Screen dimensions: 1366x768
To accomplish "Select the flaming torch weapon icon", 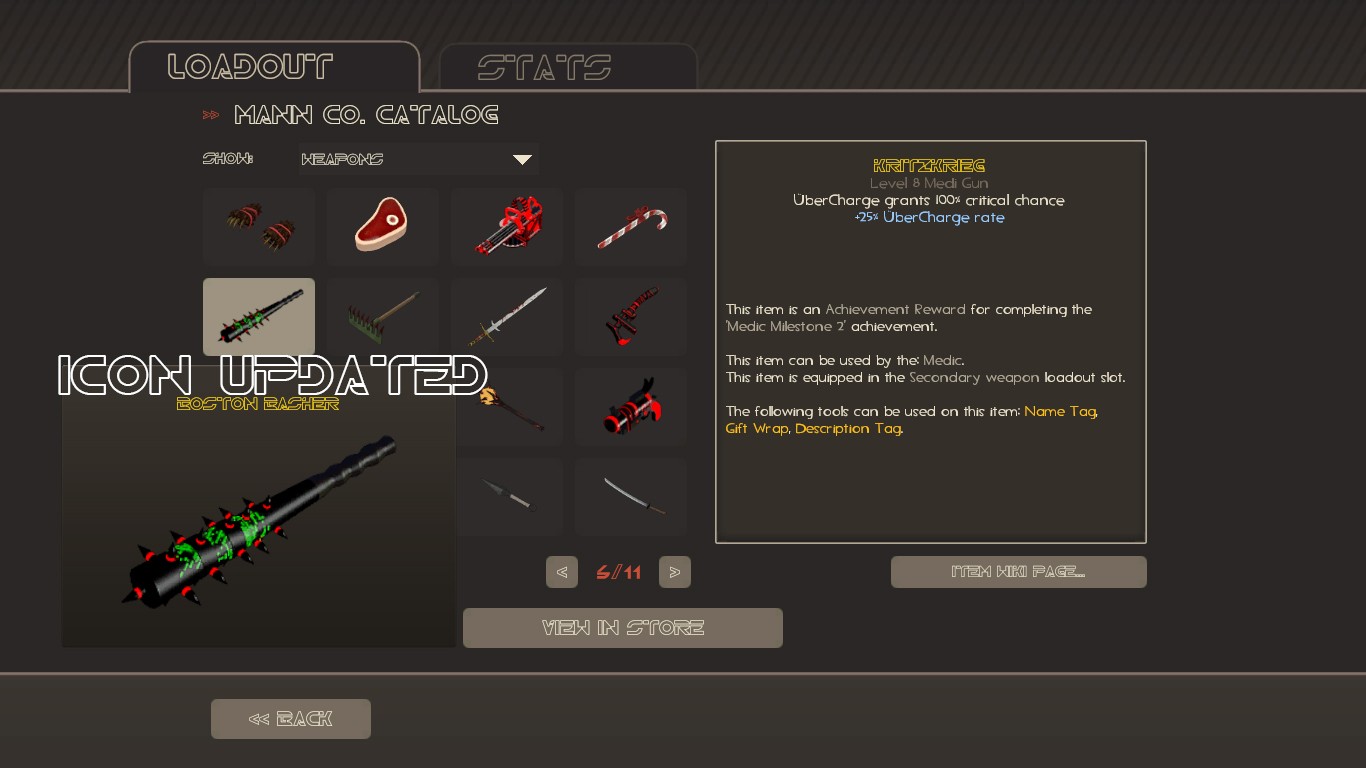I will click(510, 406).
